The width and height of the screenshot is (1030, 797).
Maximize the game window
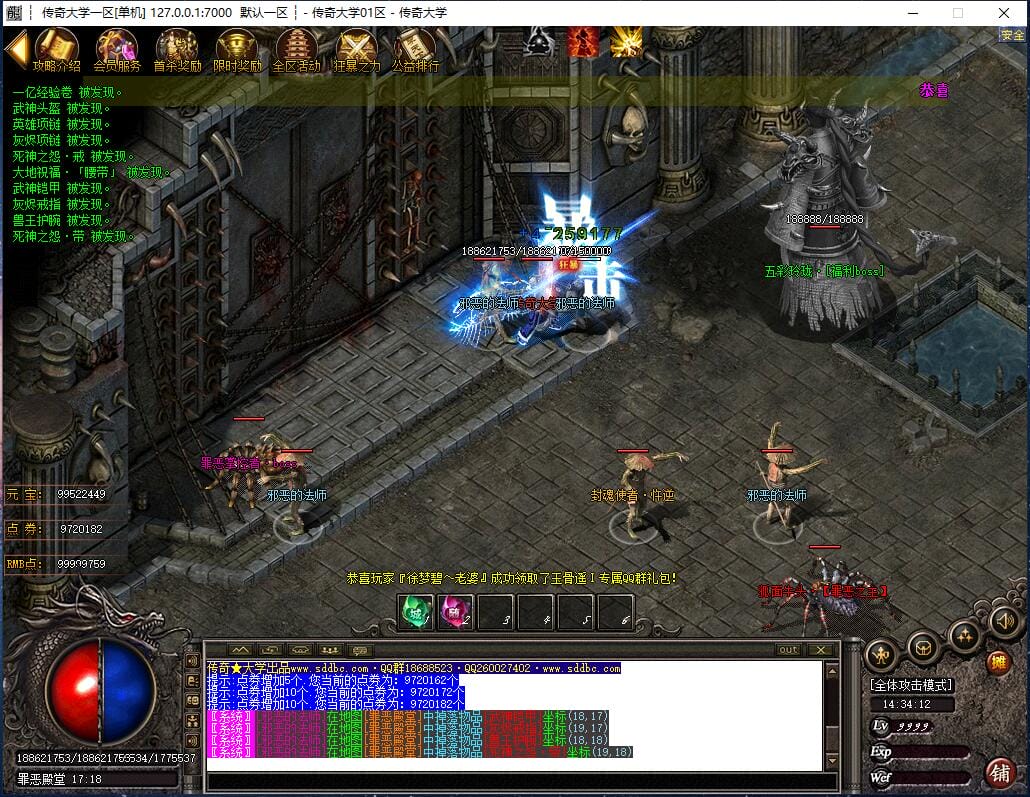point(957,13)
